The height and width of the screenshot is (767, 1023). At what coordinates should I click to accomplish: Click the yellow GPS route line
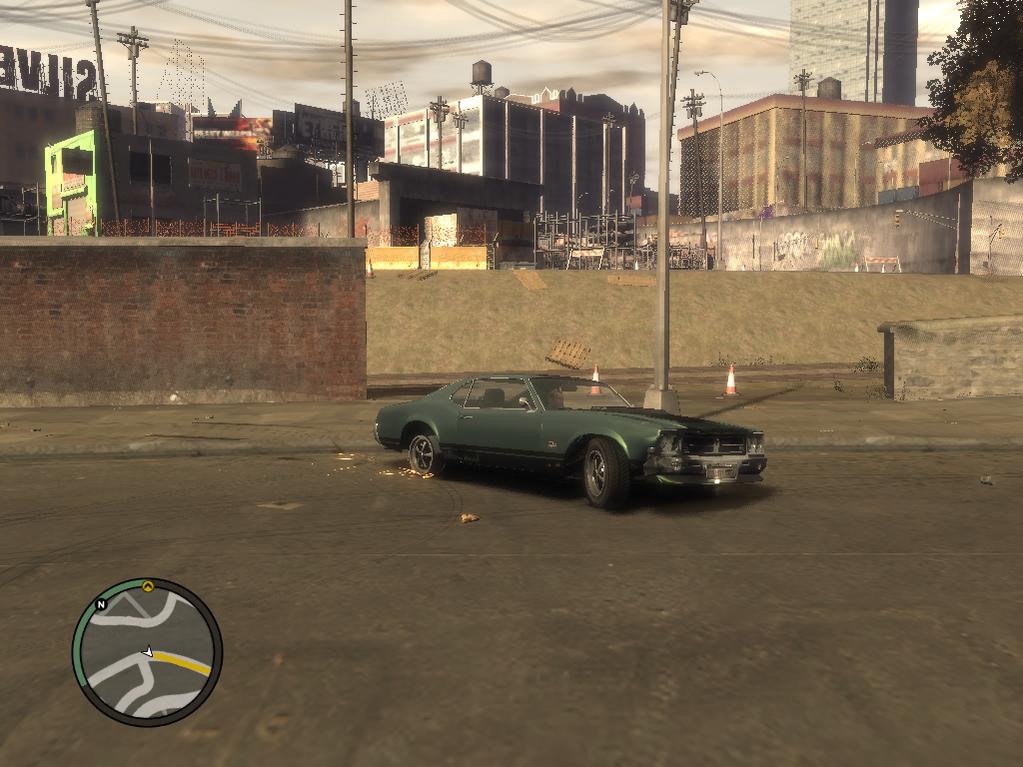(x=183, y=661)
